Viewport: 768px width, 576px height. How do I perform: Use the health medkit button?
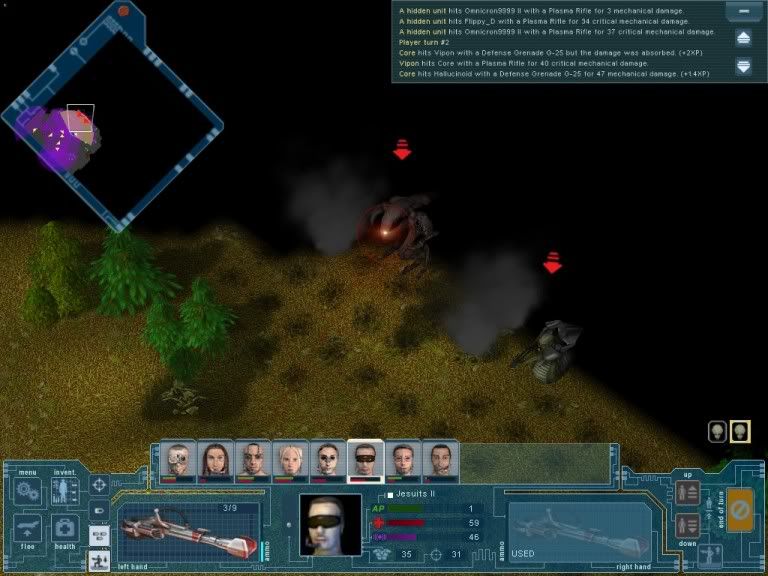pyautogui.click(x=65, y=529)
